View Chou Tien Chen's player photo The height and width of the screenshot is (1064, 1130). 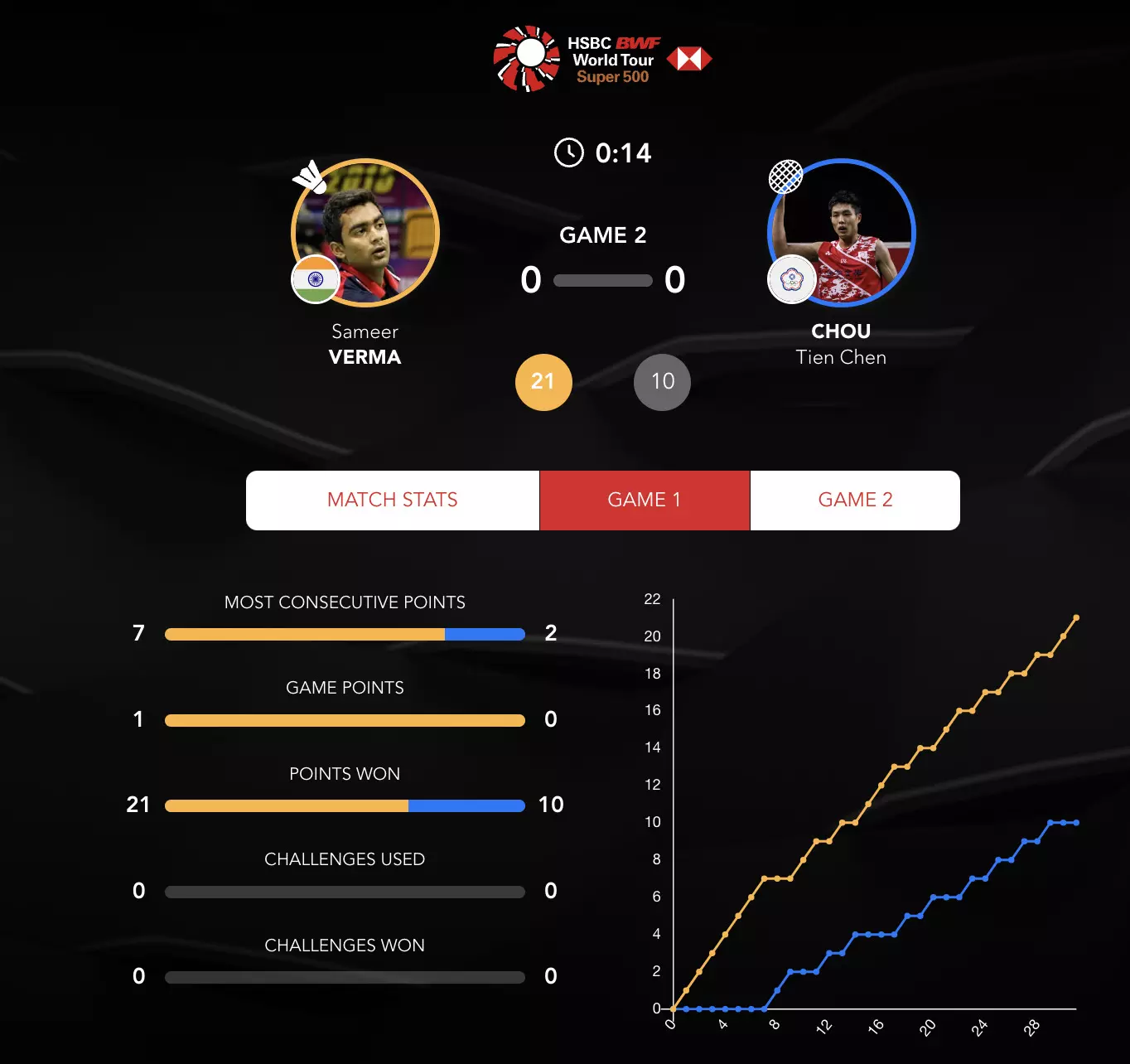click(842, 232)
